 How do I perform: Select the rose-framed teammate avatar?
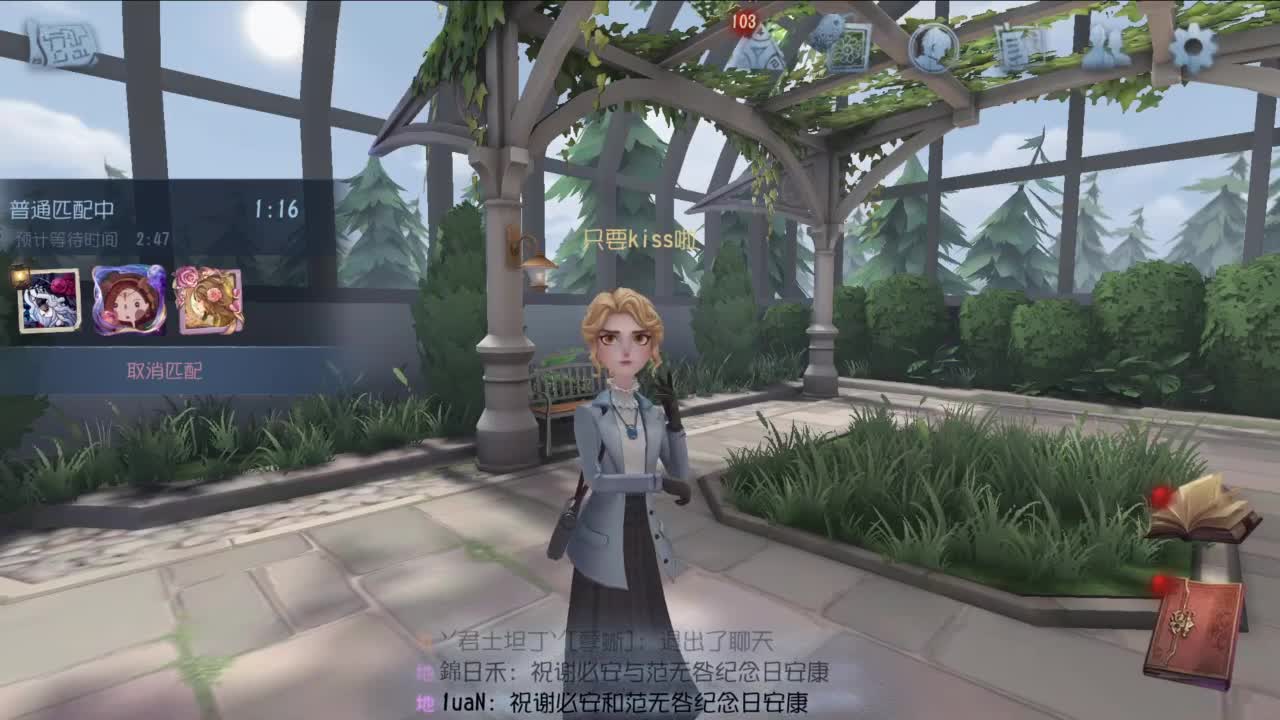pyautogui.click(x=204, y=300)
